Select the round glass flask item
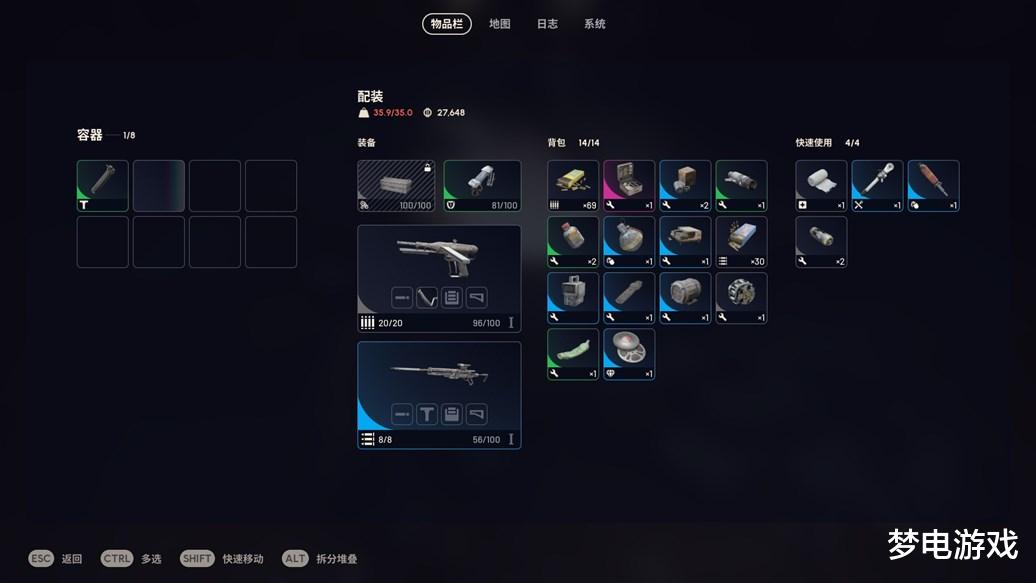 pyautogui.click(x=629, y=242)
